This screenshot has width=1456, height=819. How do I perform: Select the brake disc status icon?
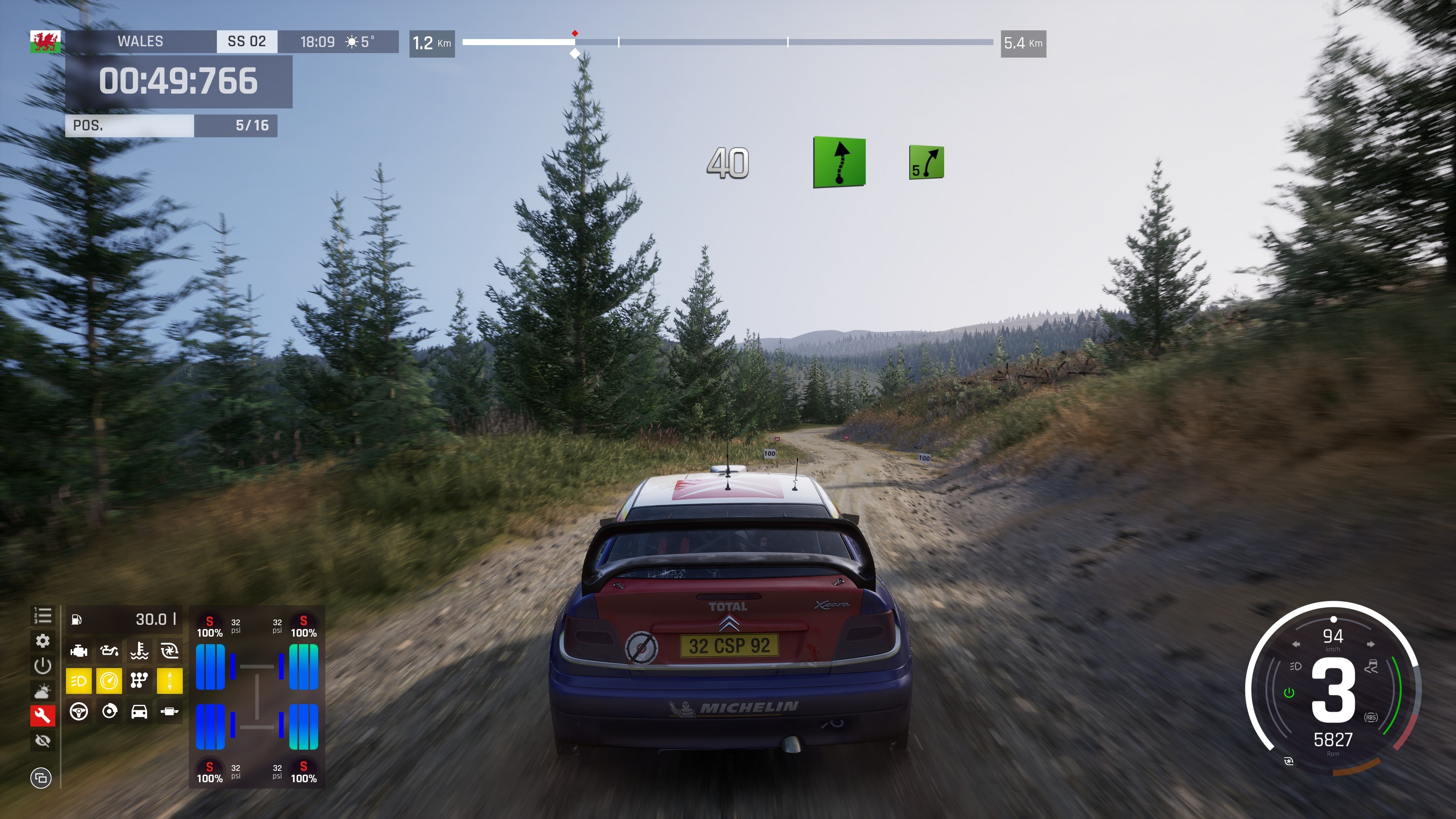109,712
